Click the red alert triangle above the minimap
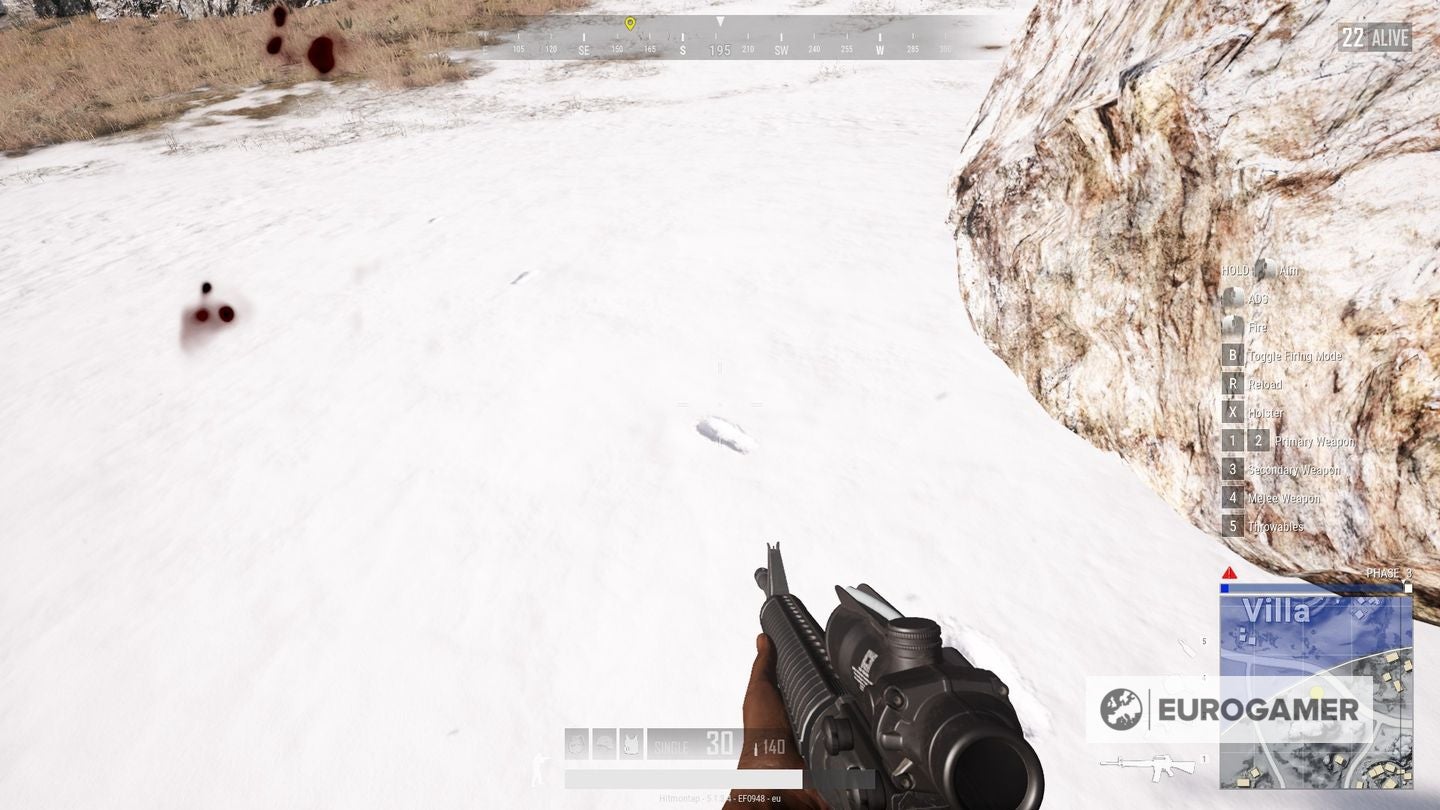Image resolution: width=1440 pixels, height=810 pixels. (x=1230, y=574)
